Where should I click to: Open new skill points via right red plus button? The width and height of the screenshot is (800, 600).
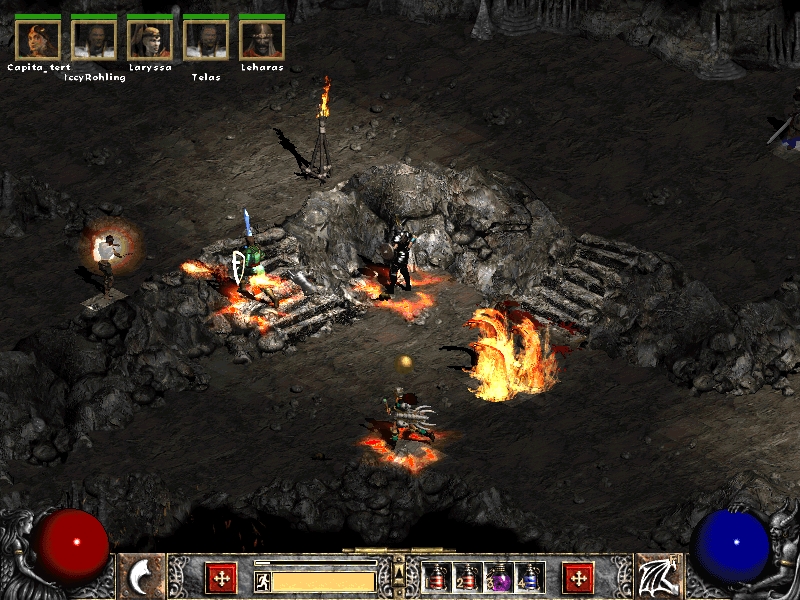578,577
